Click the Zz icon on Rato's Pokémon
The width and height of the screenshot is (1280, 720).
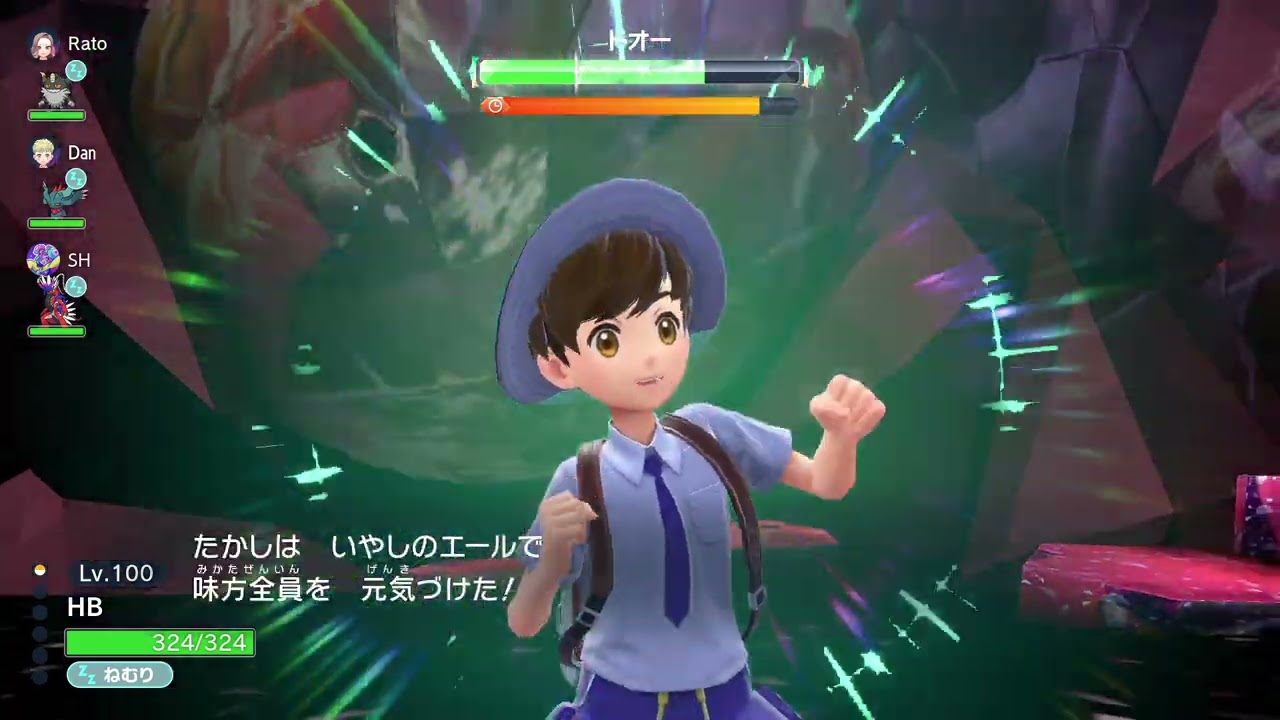click(76, 69)
